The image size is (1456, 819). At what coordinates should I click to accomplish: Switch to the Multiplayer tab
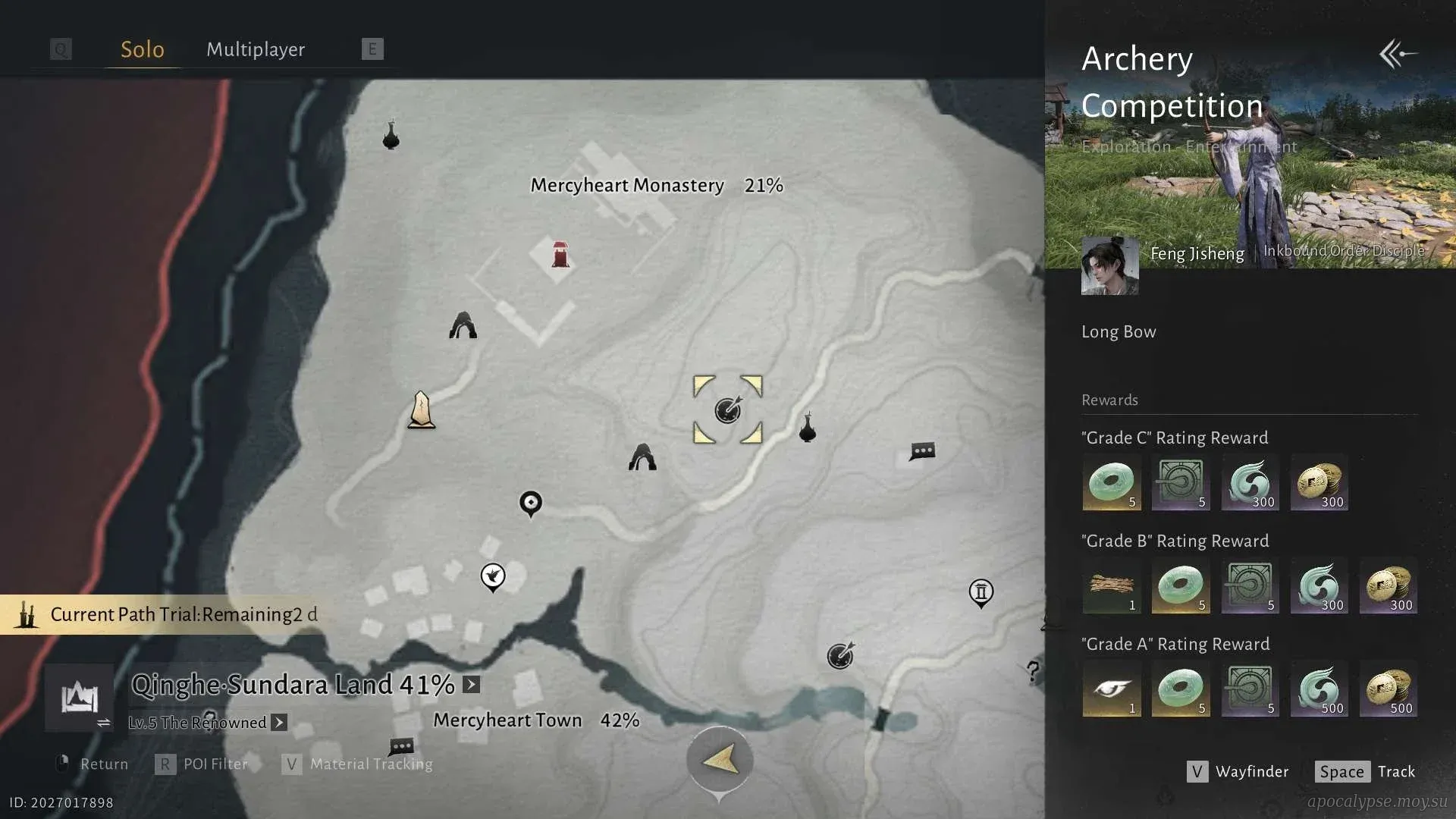tap(256, 49)
